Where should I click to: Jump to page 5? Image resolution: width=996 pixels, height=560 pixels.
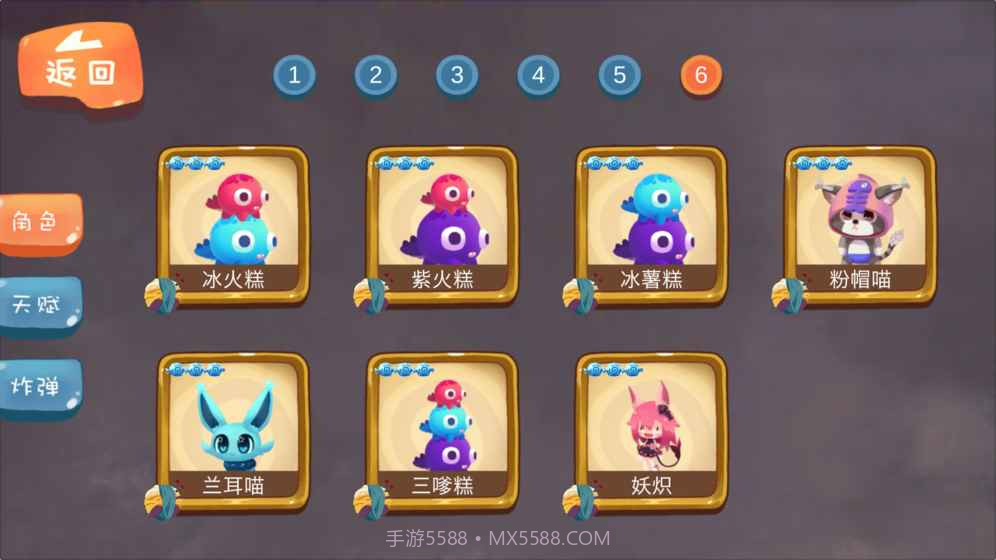pyautogui.click(x=620, y=75)
